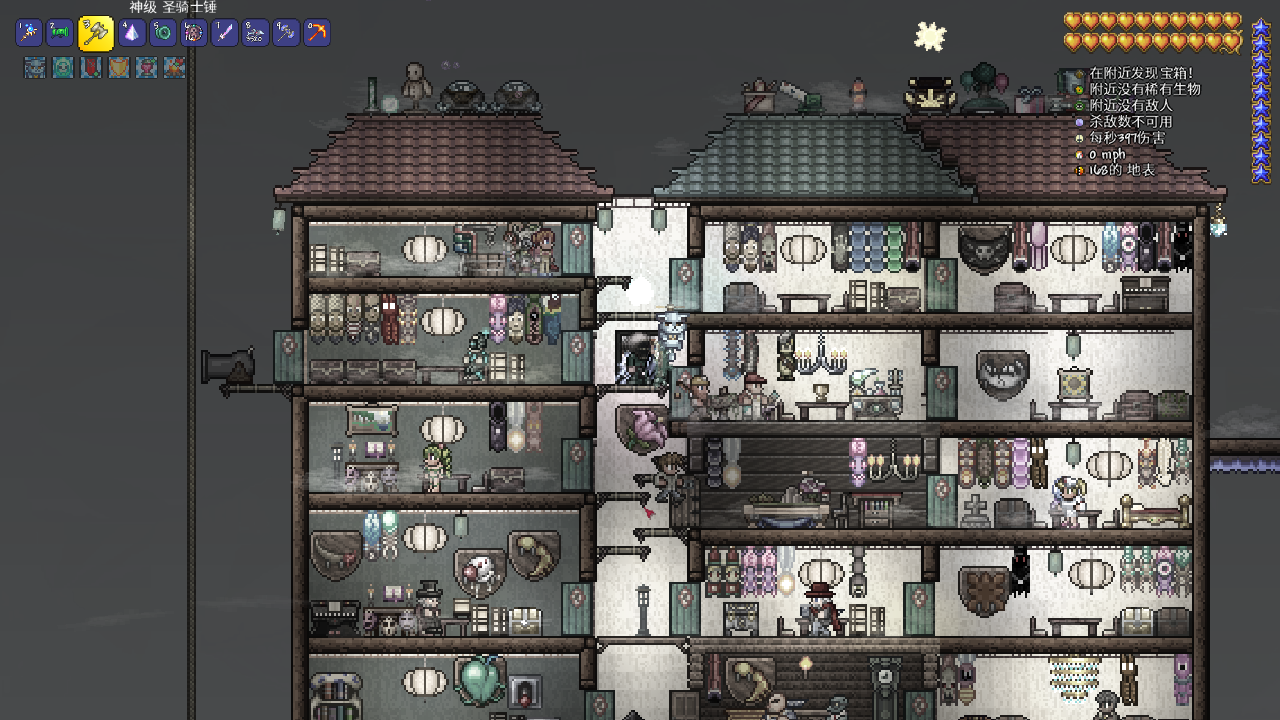Equip the orange pickaxe in hotbar slot 0
The width and height of the screenshot is (1280, 720).
pyautogui.click(x=317, y=33)
